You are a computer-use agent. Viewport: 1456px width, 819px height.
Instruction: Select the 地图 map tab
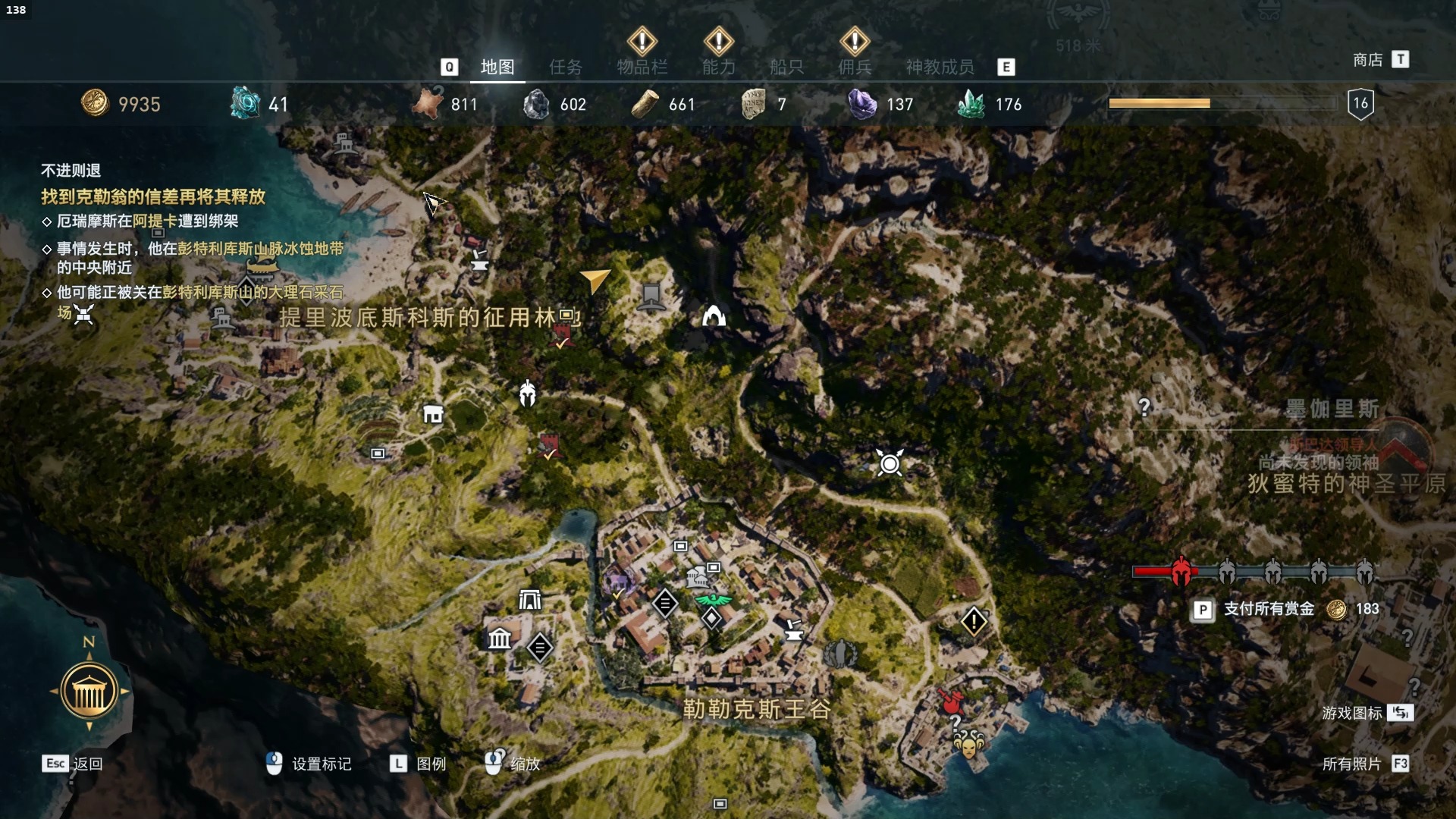(497, 67)
